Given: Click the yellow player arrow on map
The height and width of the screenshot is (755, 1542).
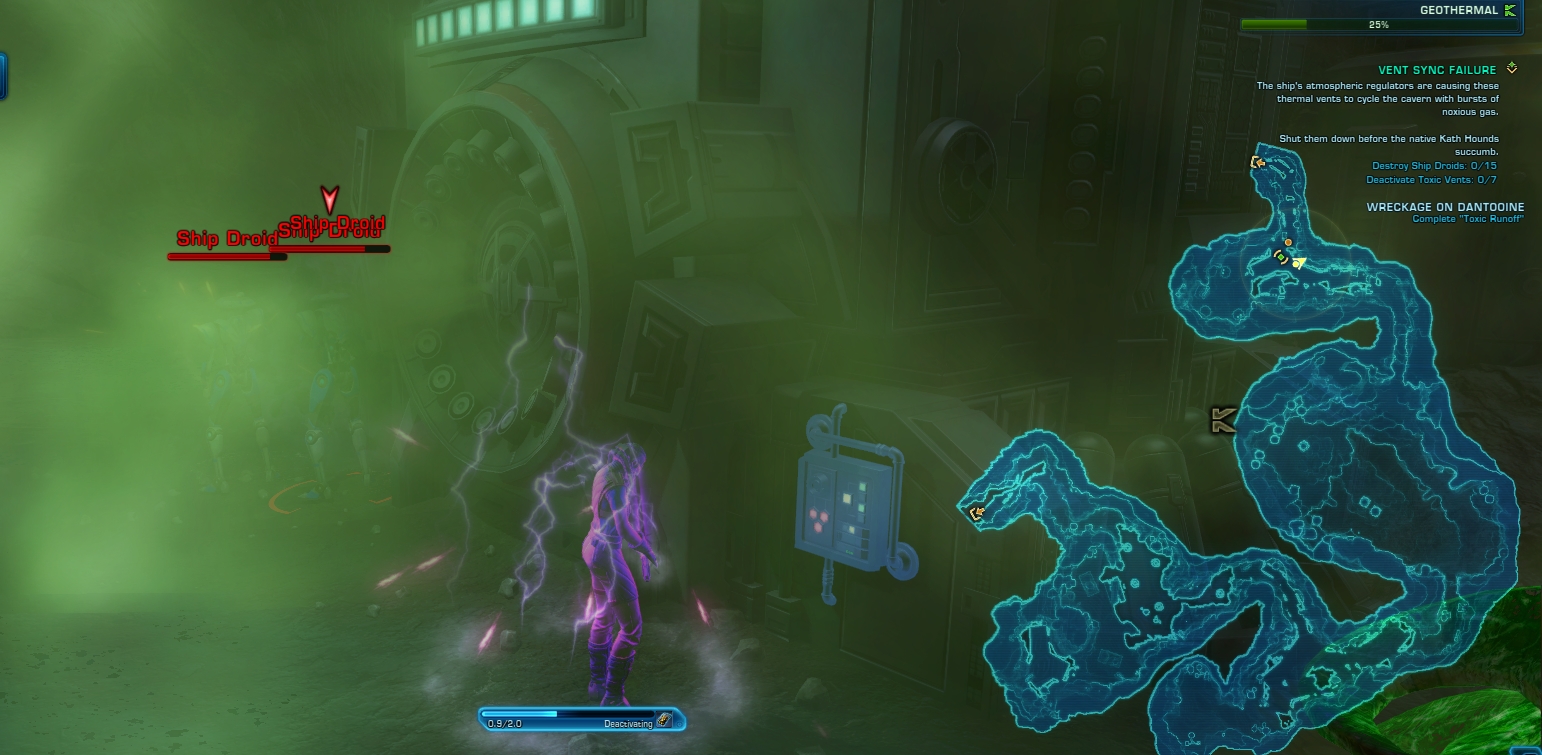Looking at the screenshot, I should (x=1299, y=263).
